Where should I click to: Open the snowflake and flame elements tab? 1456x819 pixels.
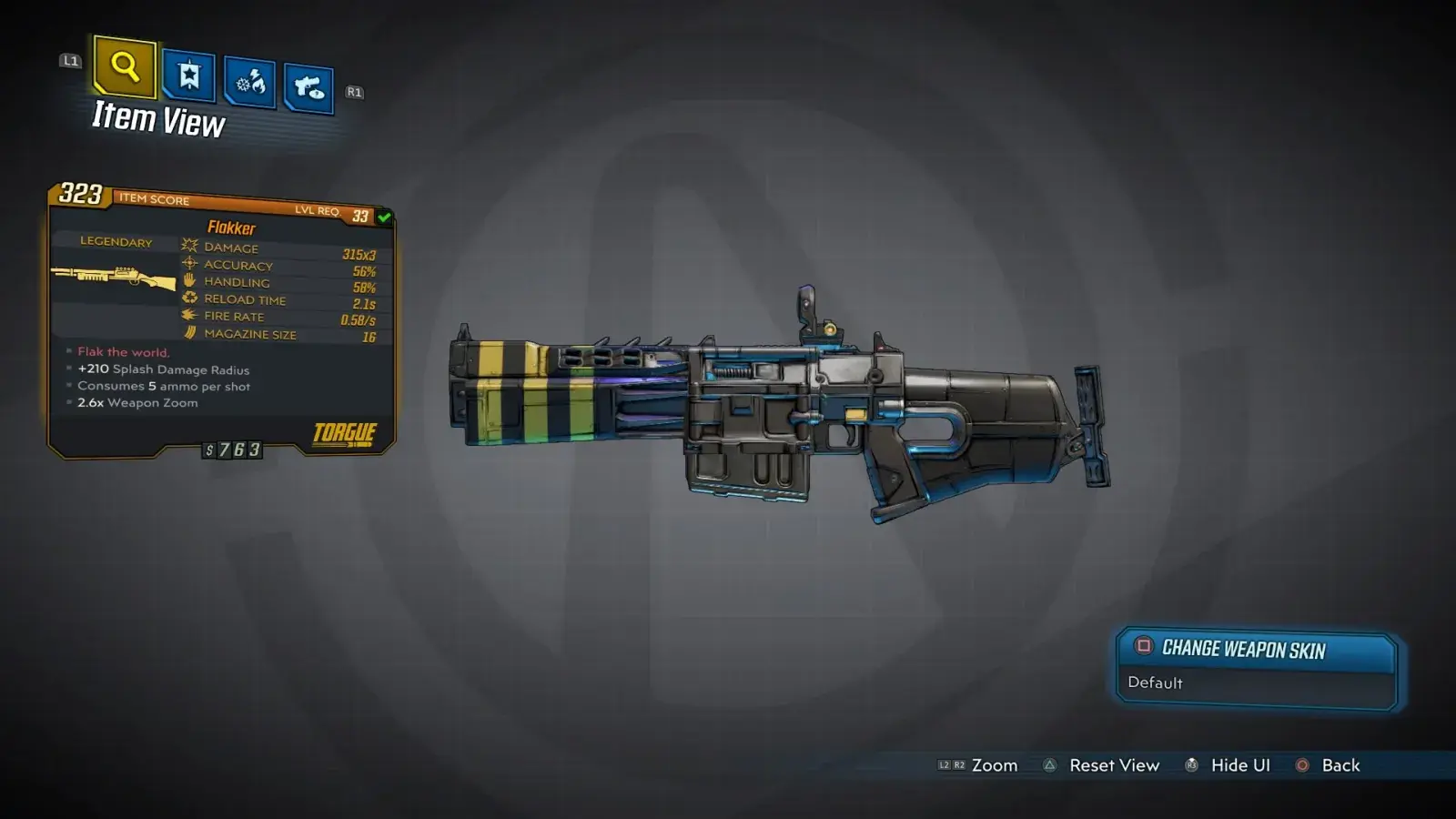pos(249,83)
